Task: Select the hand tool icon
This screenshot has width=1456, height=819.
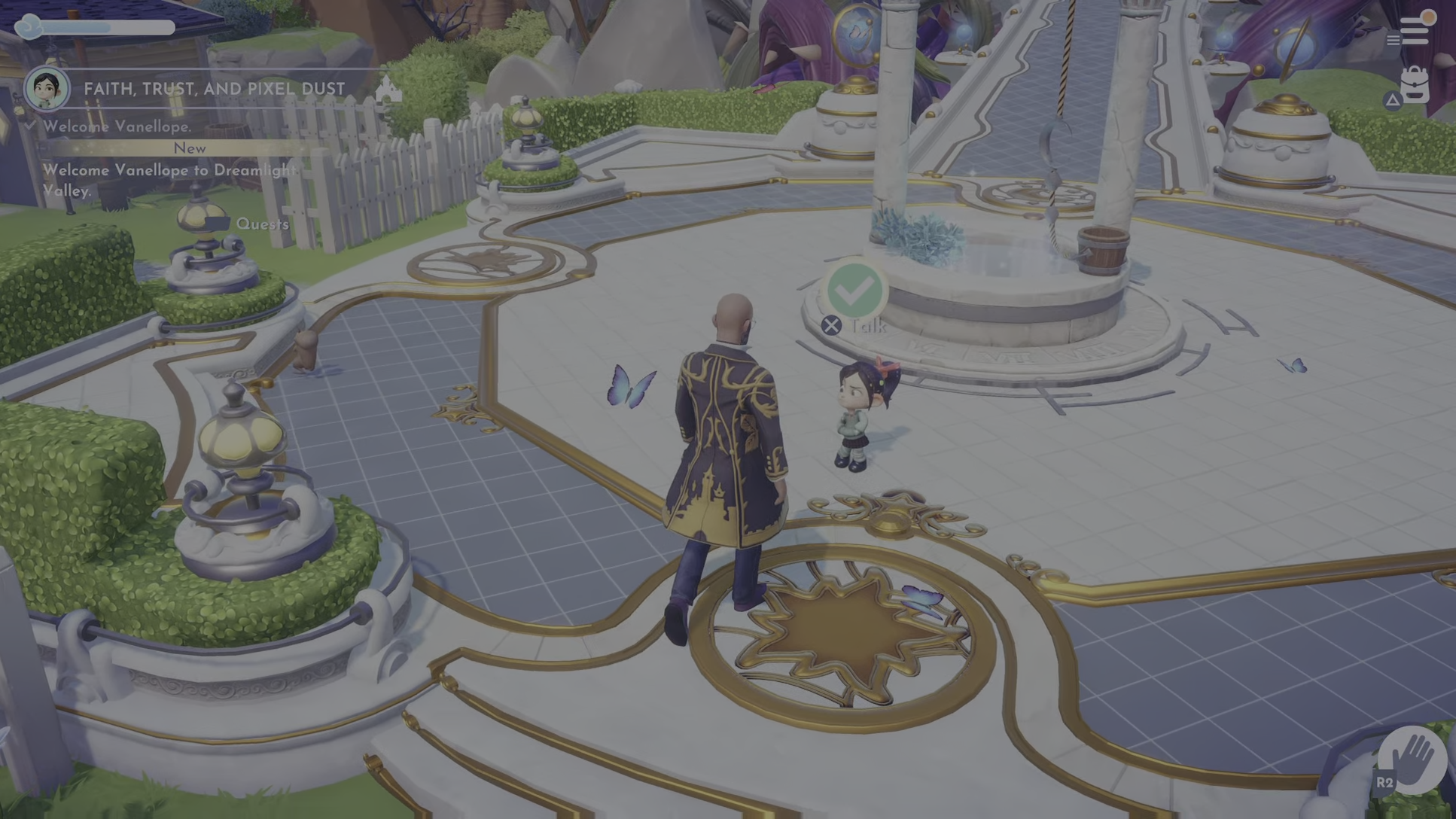Action: coord(1413,759)
